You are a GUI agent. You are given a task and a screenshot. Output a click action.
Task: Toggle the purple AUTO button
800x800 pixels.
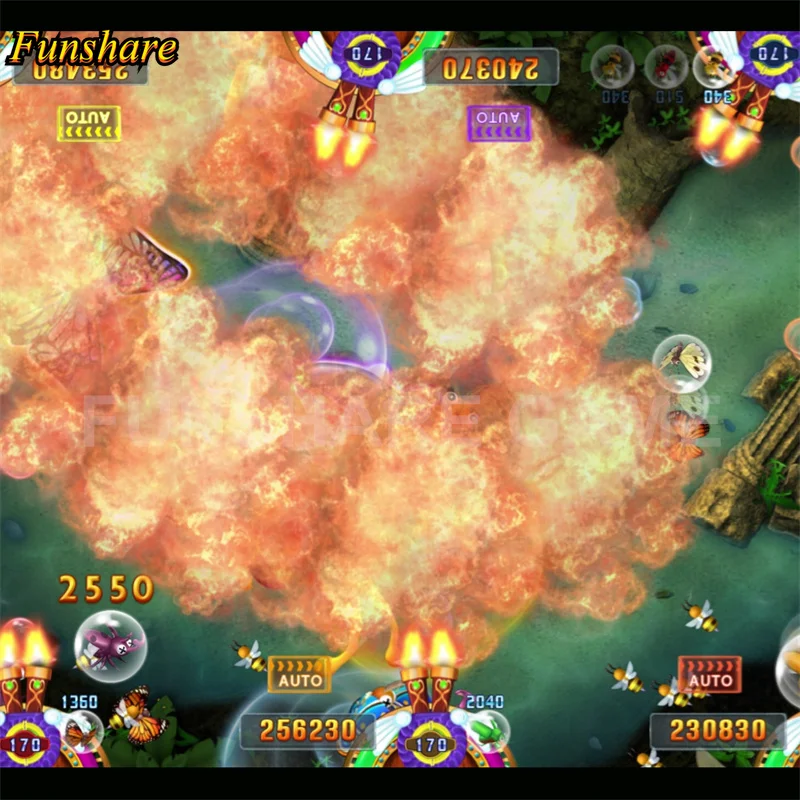tap(499, 122)
